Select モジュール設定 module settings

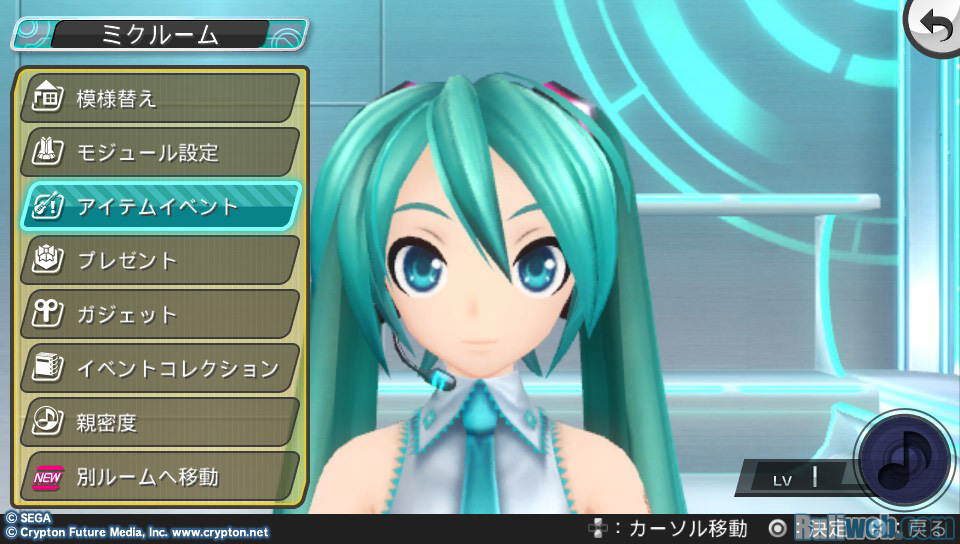click(160, 153)
